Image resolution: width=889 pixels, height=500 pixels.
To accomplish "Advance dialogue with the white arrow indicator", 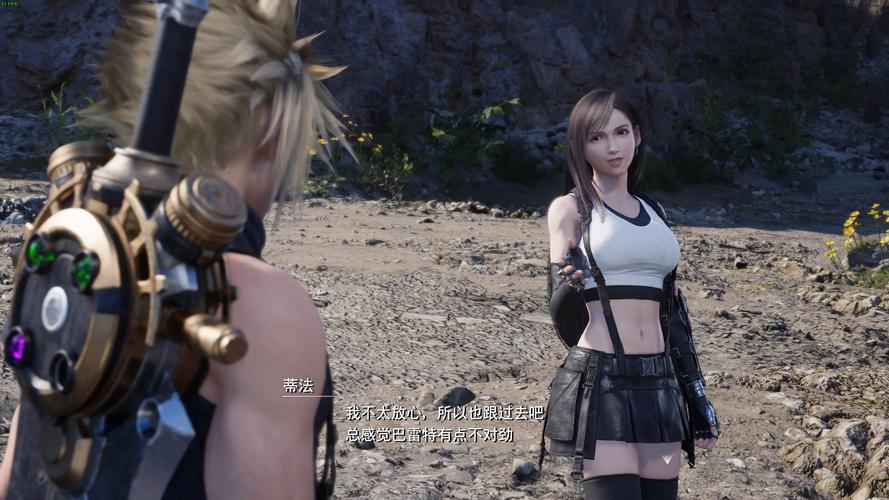I will tap(669, 459).
